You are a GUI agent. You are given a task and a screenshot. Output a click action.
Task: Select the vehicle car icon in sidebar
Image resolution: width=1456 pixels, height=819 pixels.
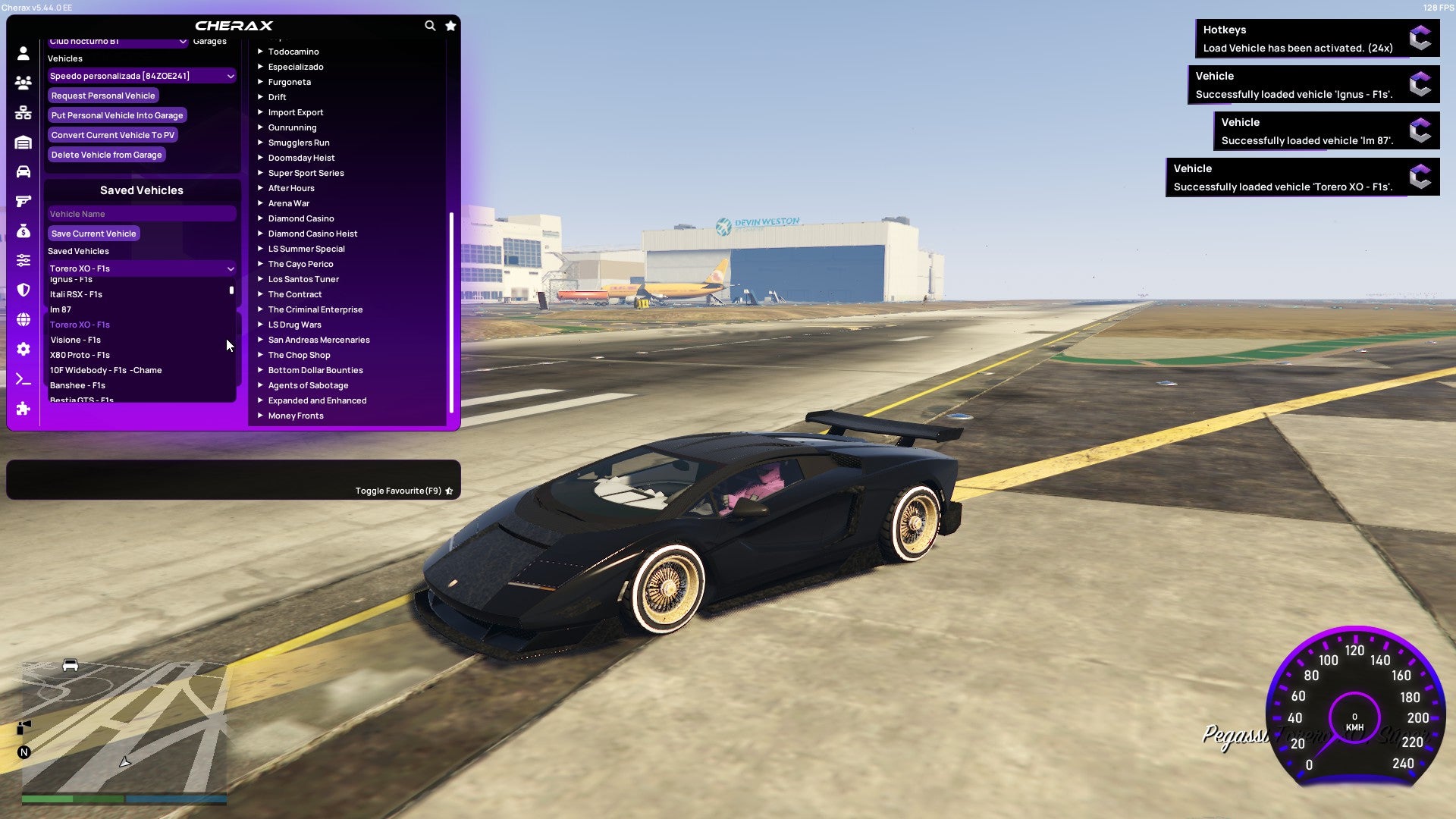click(23, 172)
